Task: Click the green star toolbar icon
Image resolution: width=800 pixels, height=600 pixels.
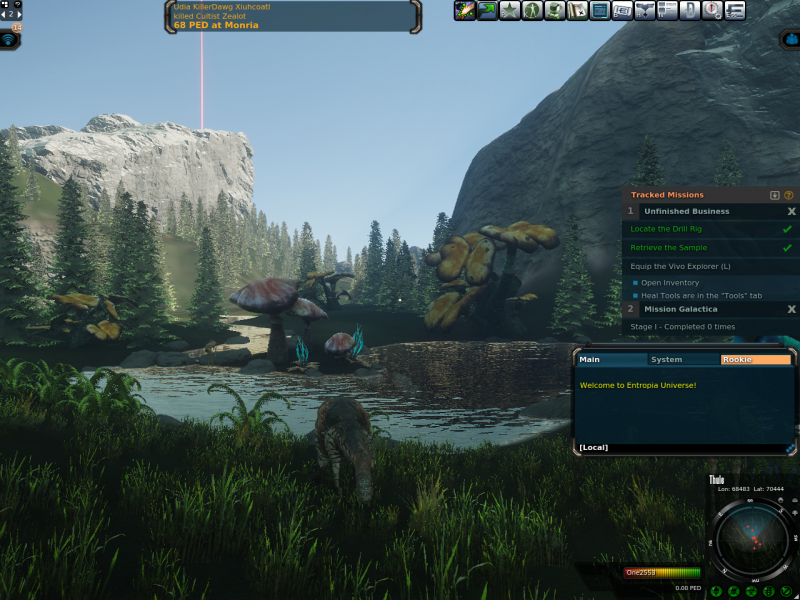Action: [510, 11]
